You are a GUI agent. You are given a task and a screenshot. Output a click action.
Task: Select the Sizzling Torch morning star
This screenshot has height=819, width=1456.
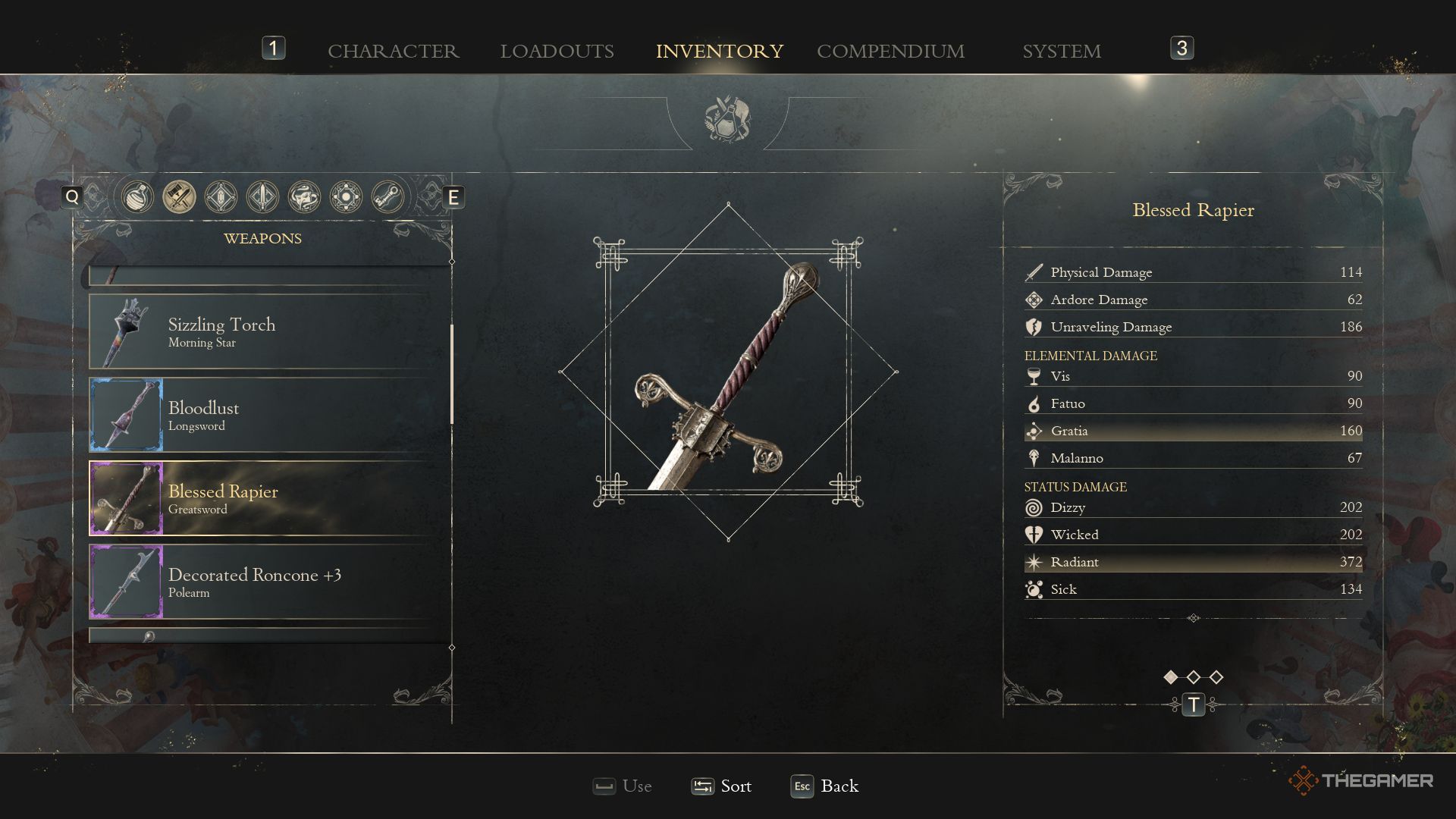tap(269, 332)
